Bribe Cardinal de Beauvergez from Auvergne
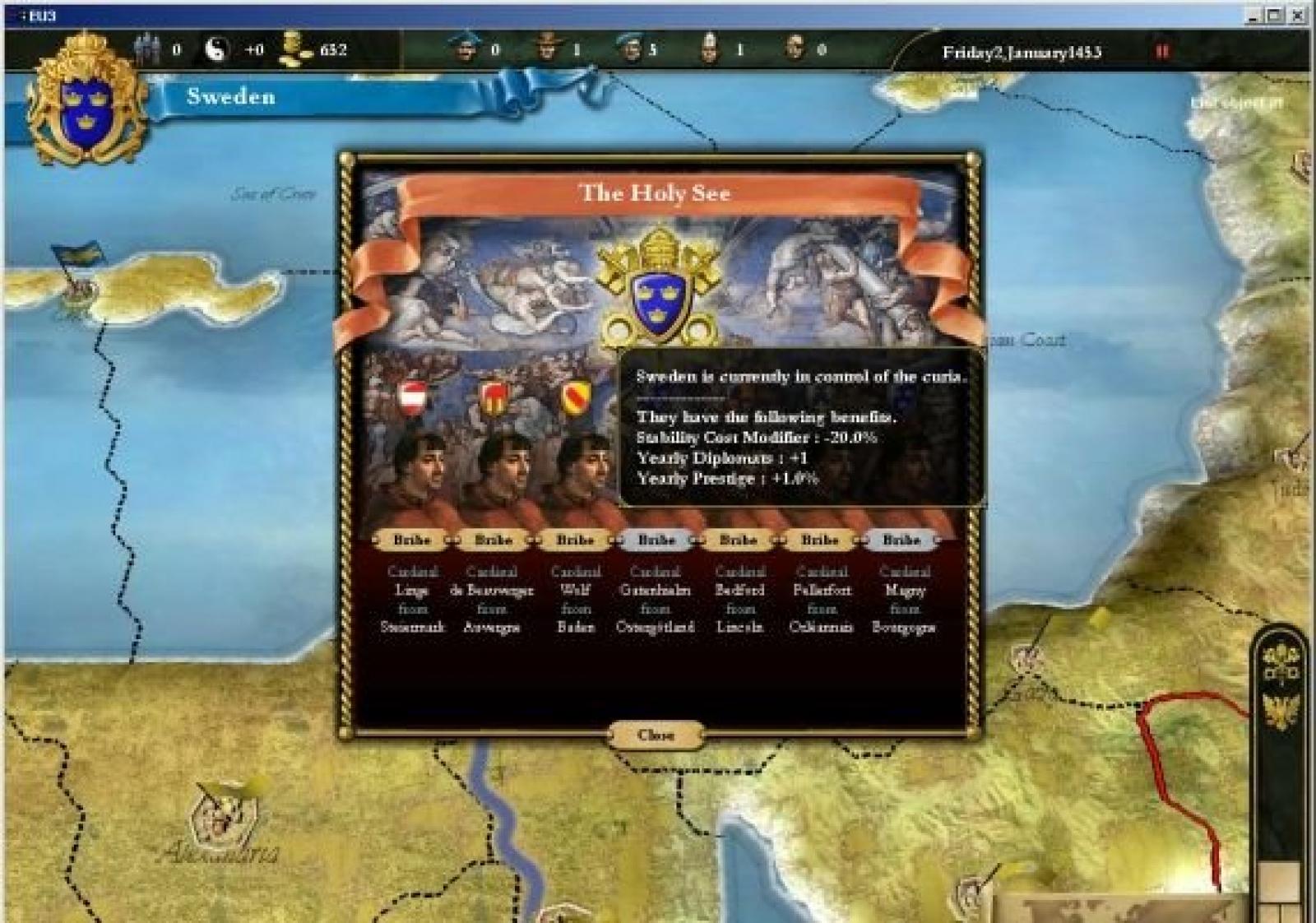 [x=493, y=540]
